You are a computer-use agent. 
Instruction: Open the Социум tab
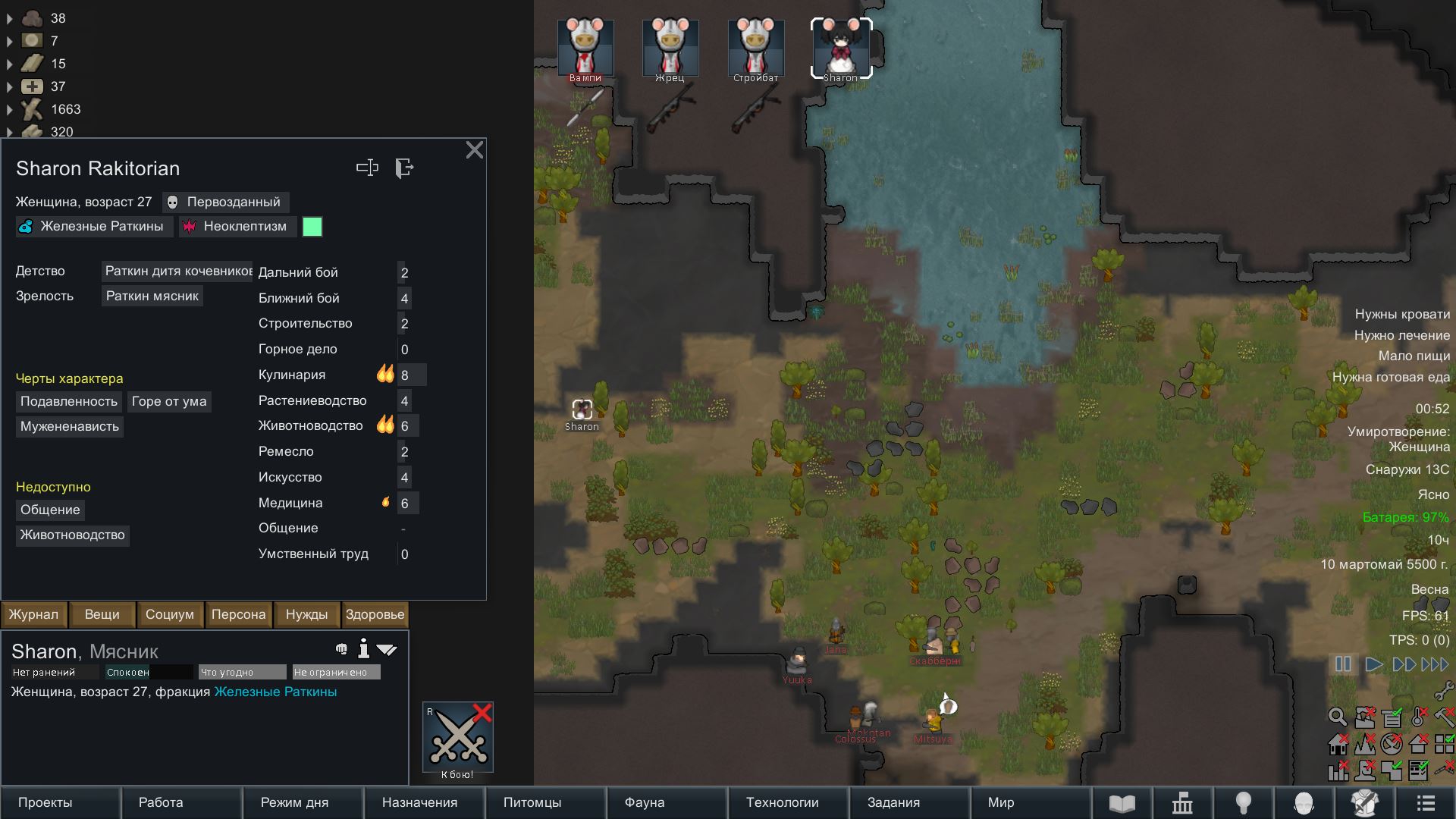click(x=170, y=614)
